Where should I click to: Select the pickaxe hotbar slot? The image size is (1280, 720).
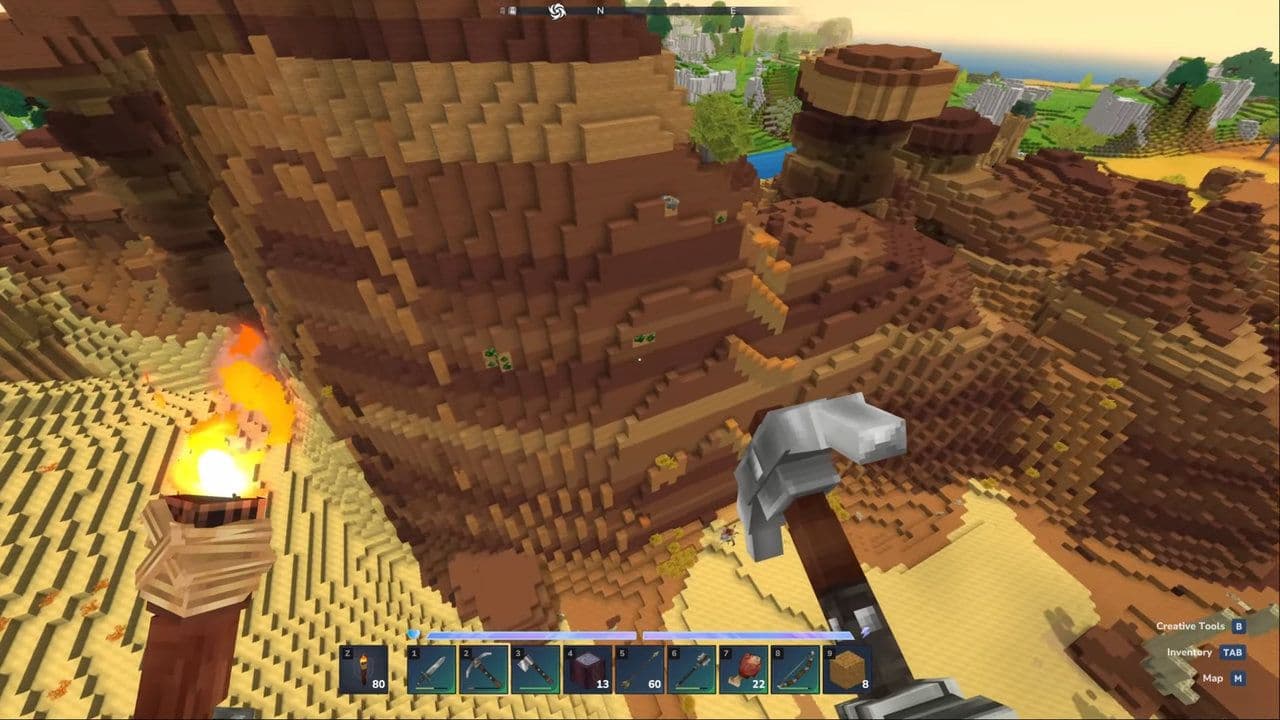pyautogui.click(x=484, y=669)
